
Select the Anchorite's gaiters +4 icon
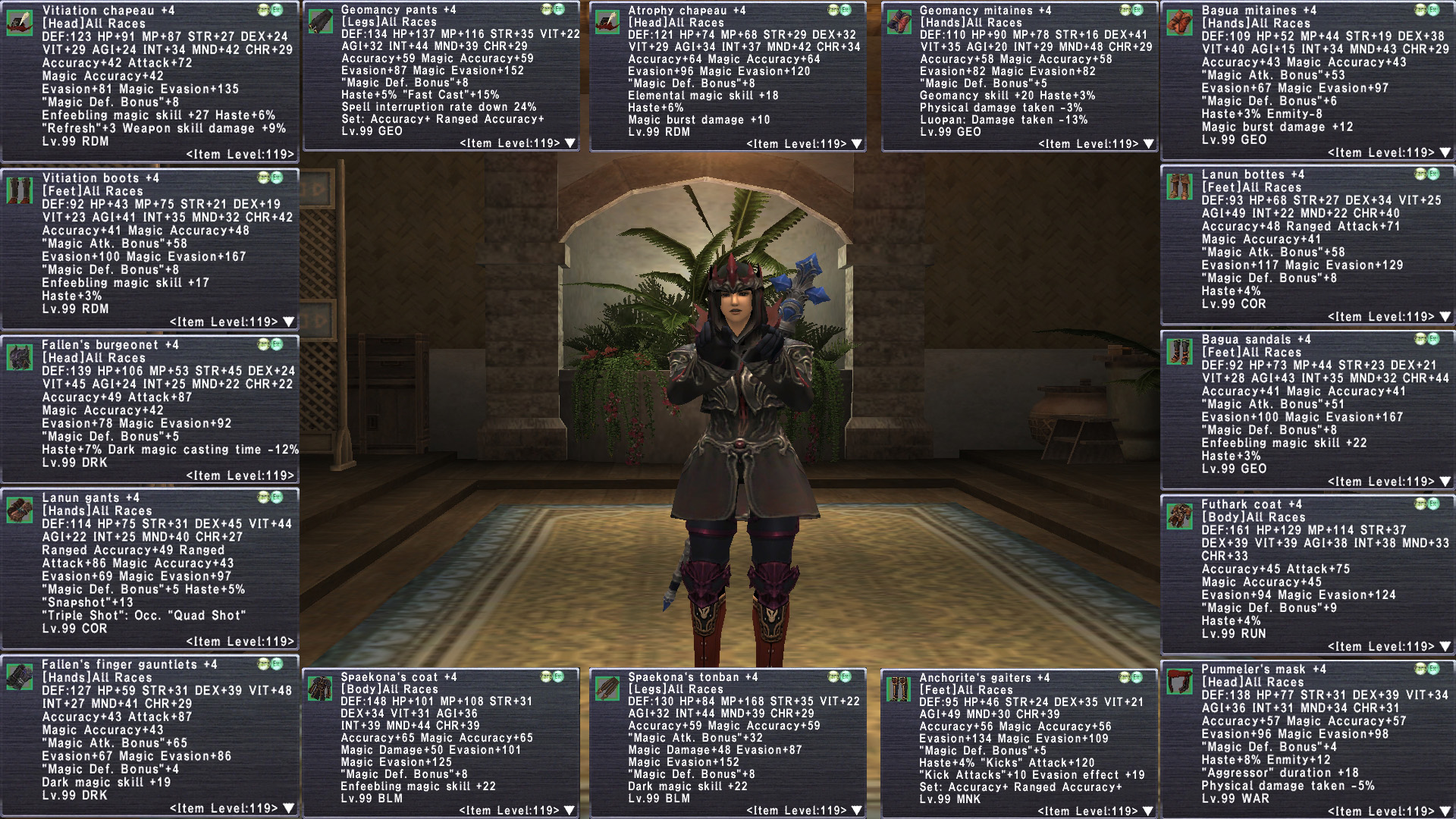click(x=899, y=690)
